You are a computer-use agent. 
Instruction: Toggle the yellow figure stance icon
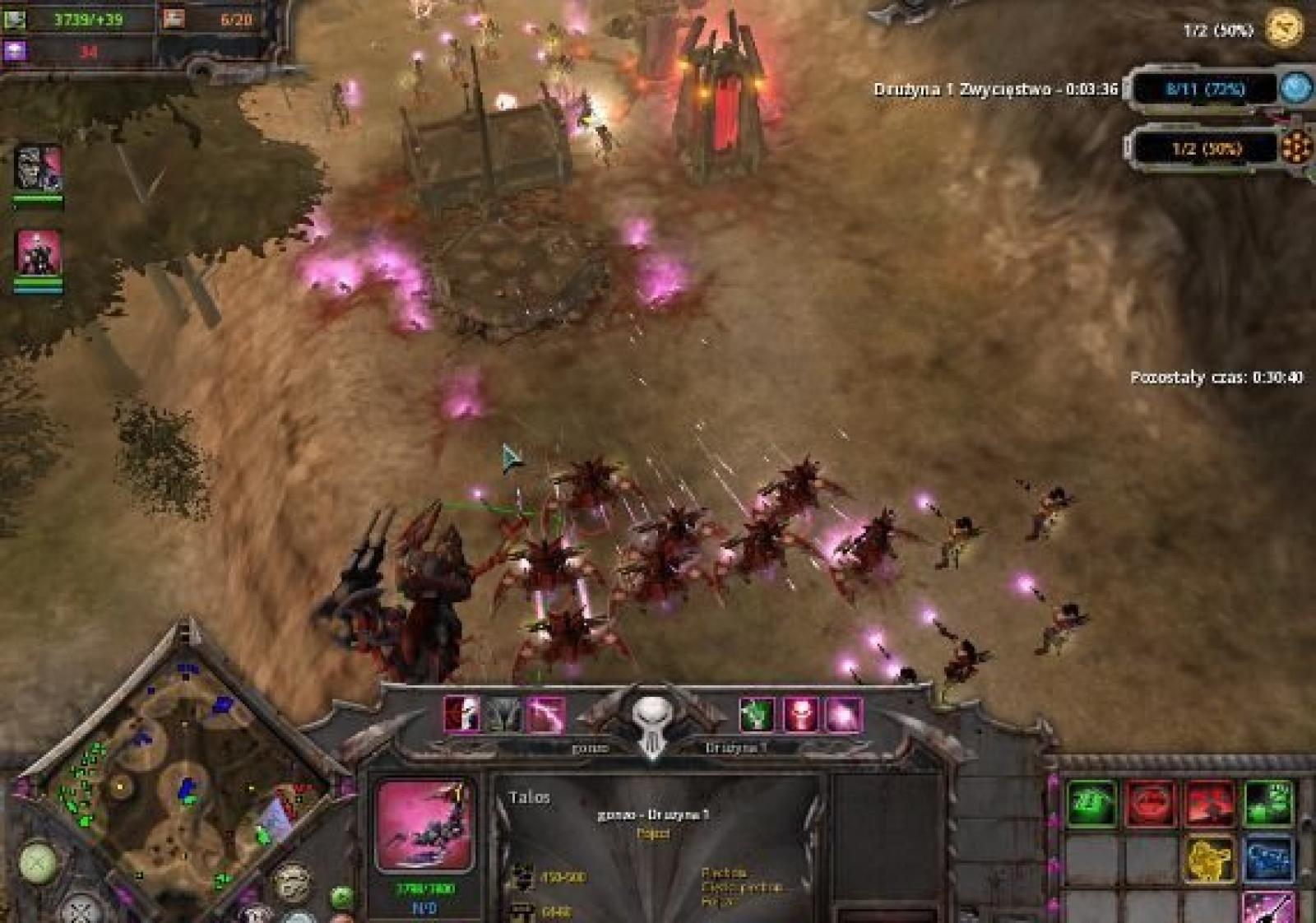pyautogui.click(x=1209, y=859)
